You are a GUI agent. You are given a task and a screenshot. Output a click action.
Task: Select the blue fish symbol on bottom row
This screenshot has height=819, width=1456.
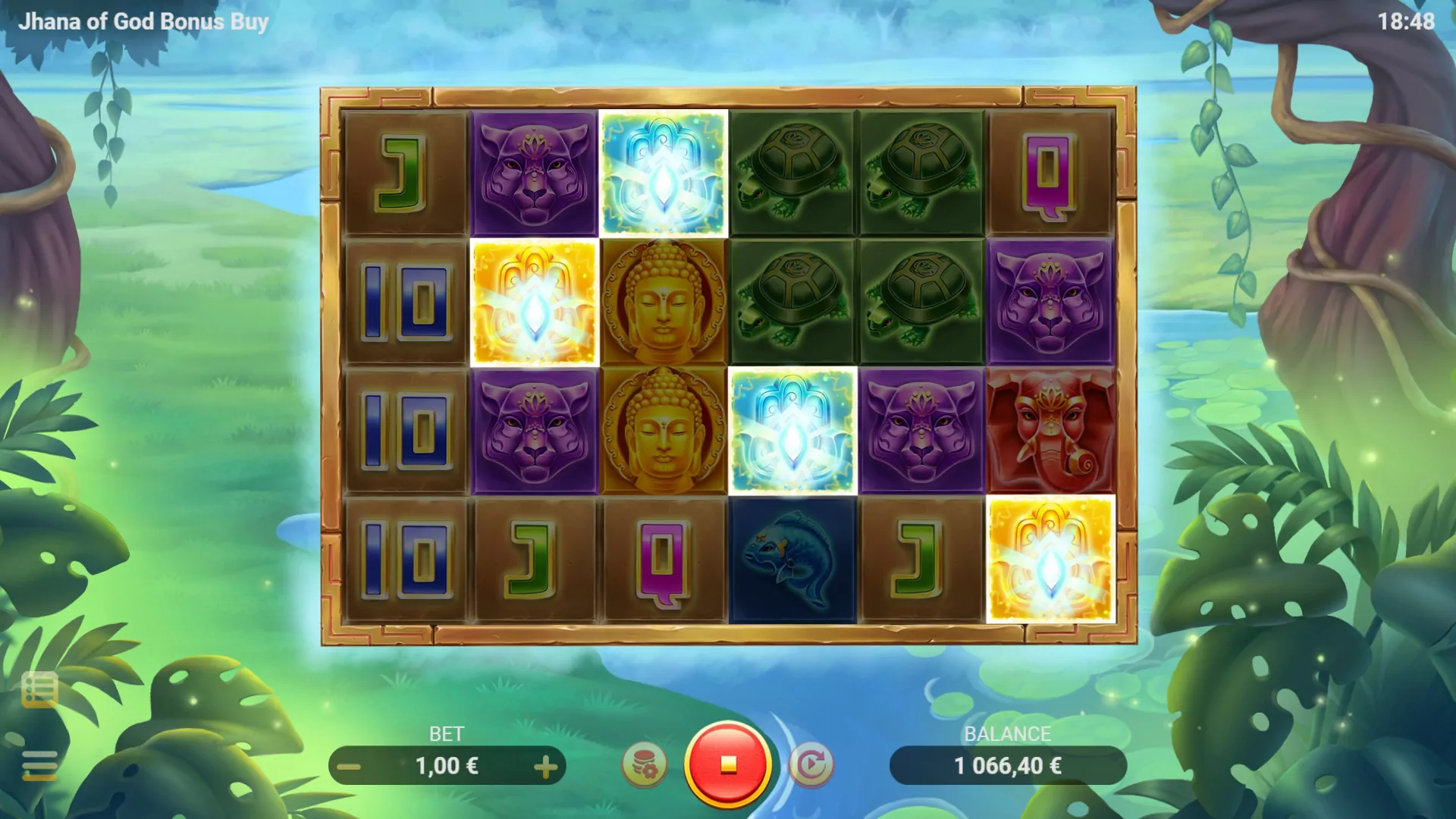tap(792, 559)
